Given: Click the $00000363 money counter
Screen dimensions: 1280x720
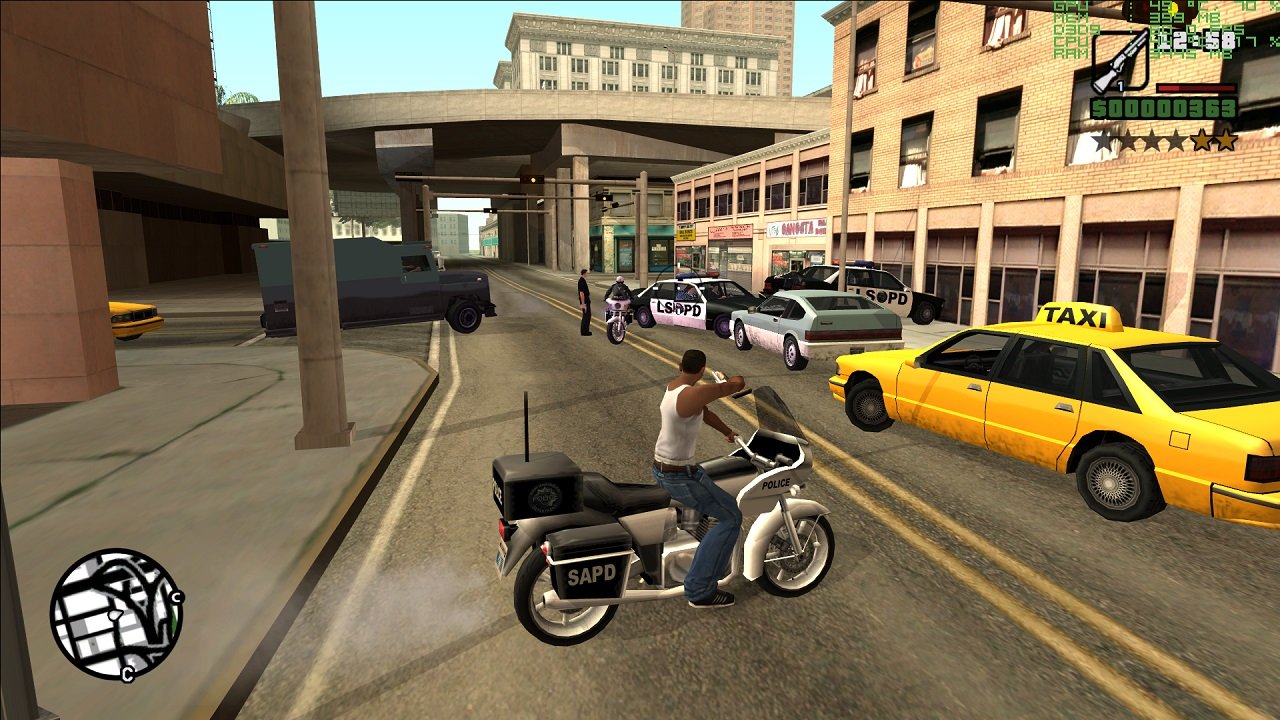Looking at the screenshot, I should (1163, 108).
